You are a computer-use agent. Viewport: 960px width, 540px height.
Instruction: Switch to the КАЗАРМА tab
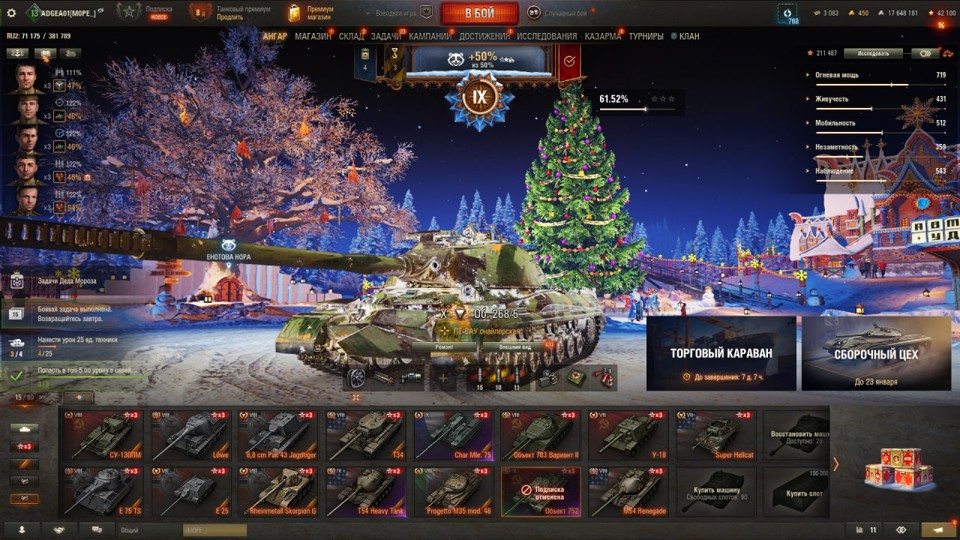602,36
